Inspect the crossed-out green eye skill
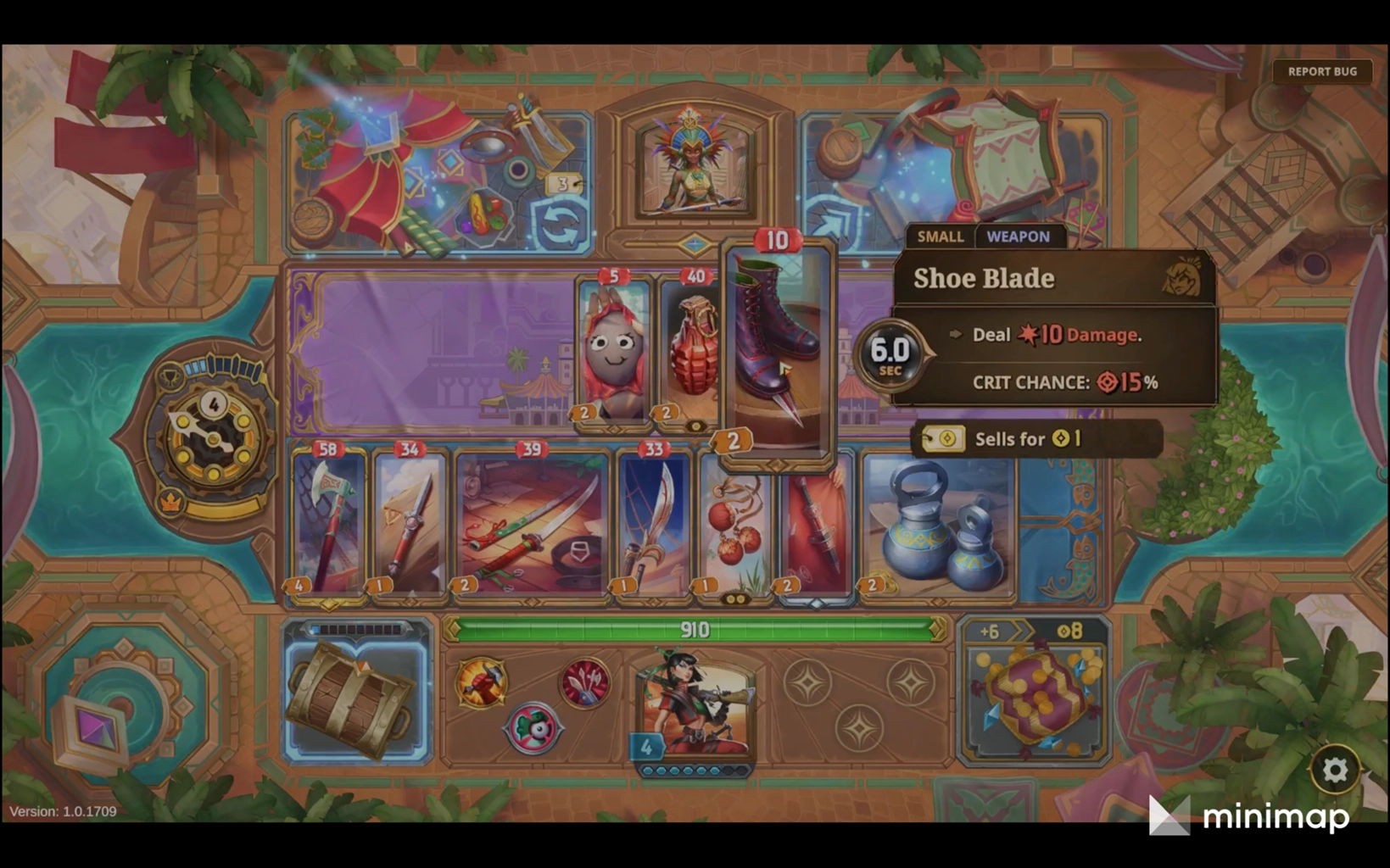This screenshot has width=1390, height=868. click(x=533, y=728)
